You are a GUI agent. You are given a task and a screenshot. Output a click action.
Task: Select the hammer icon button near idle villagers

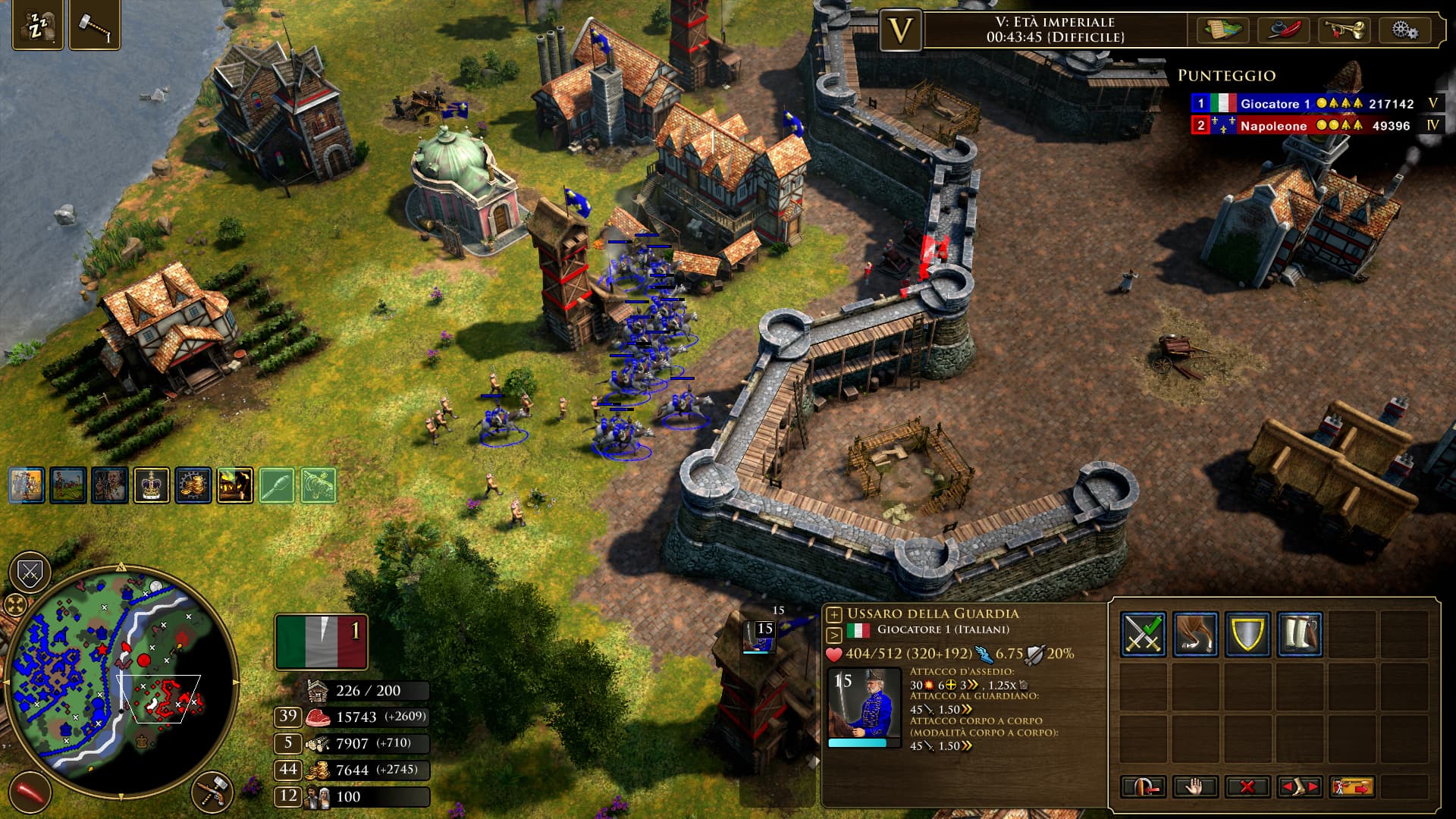95,27
